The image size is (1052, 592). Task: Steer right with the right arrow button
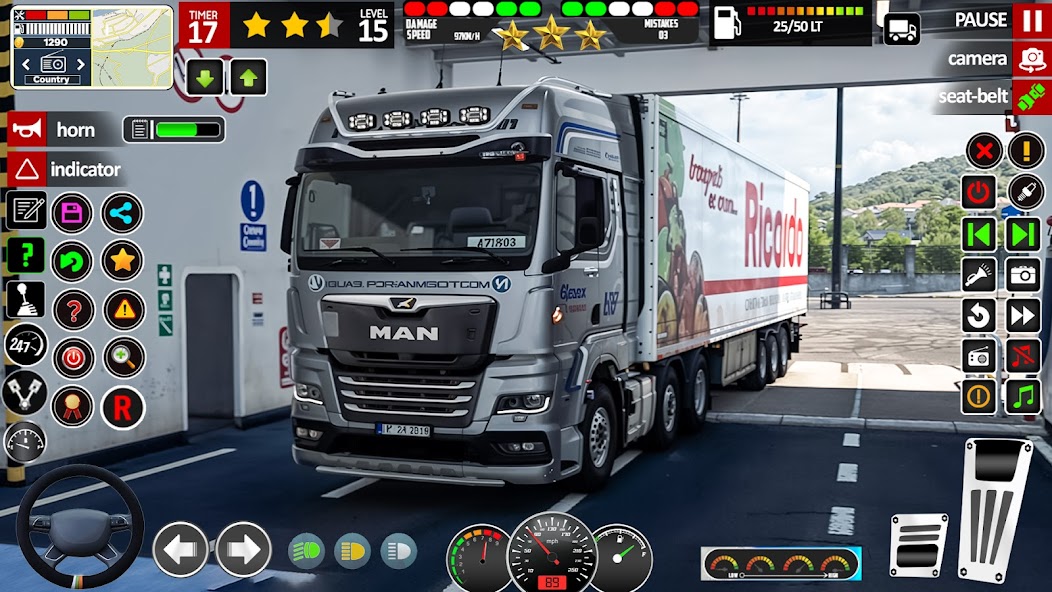click(x=243, y=549)
